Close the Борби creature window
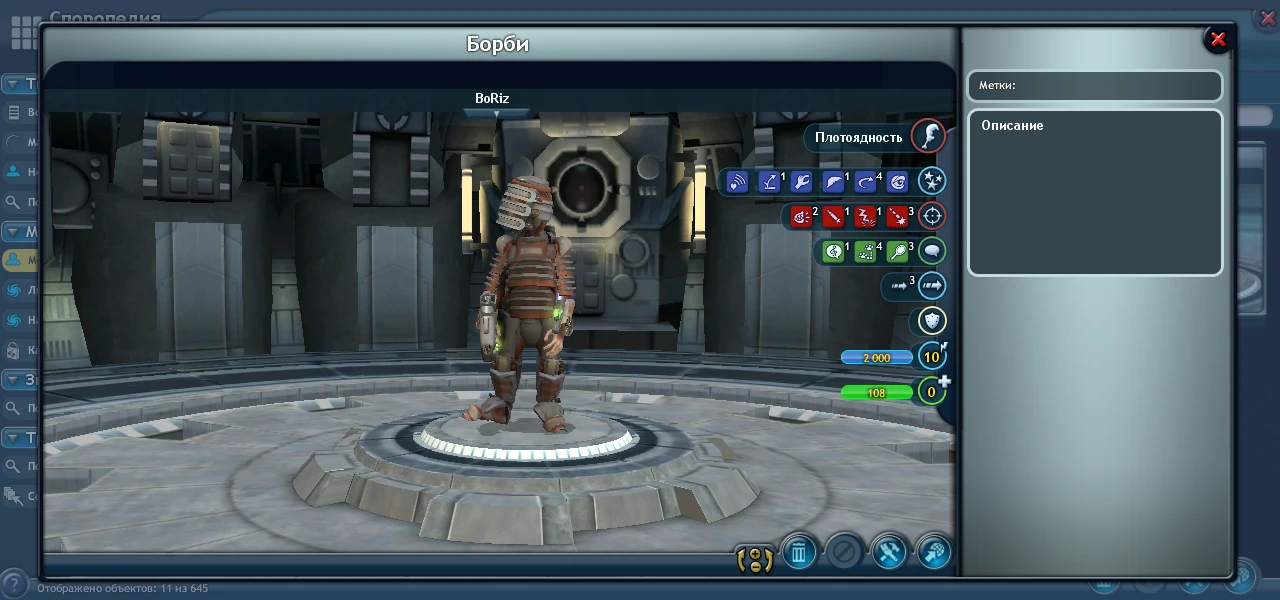Image resolution: width=1280 pixels, height=600 pixels. [x=1218, y=39]
